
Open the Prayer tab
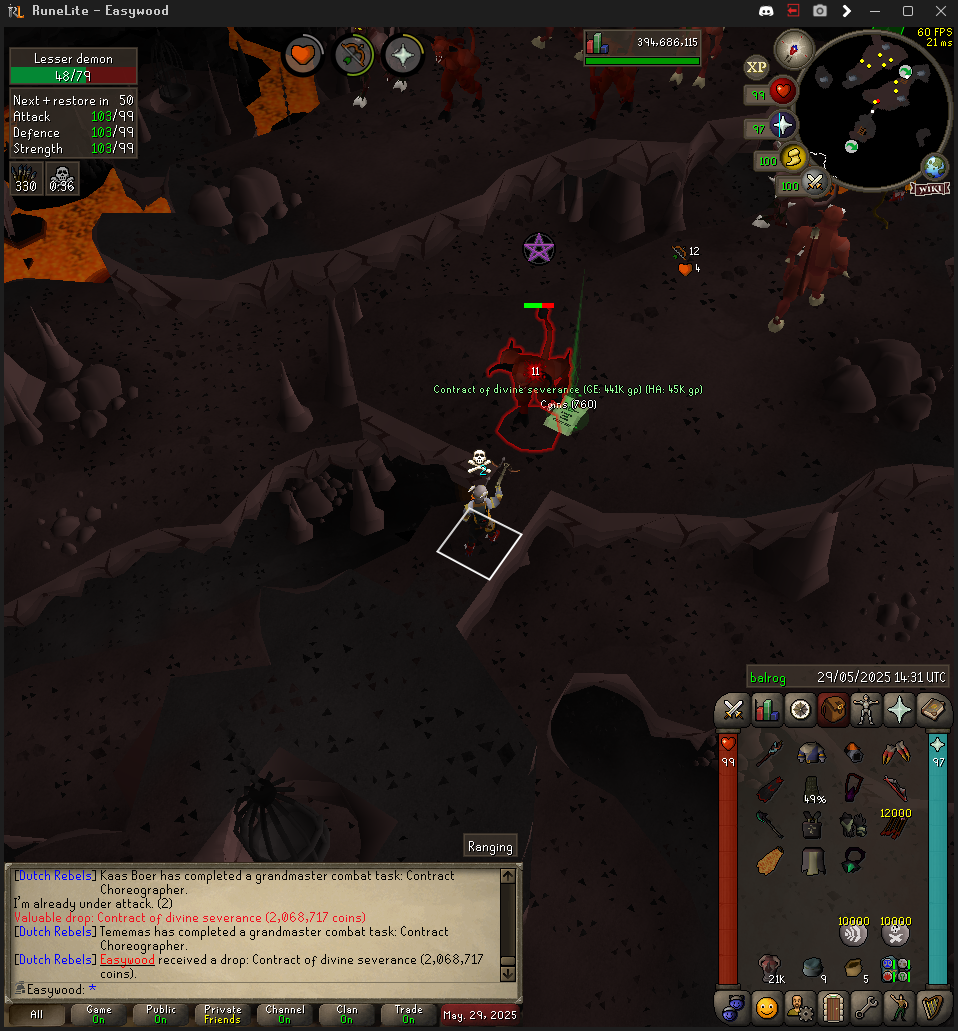pyautogui.click(x=900, y=710)
